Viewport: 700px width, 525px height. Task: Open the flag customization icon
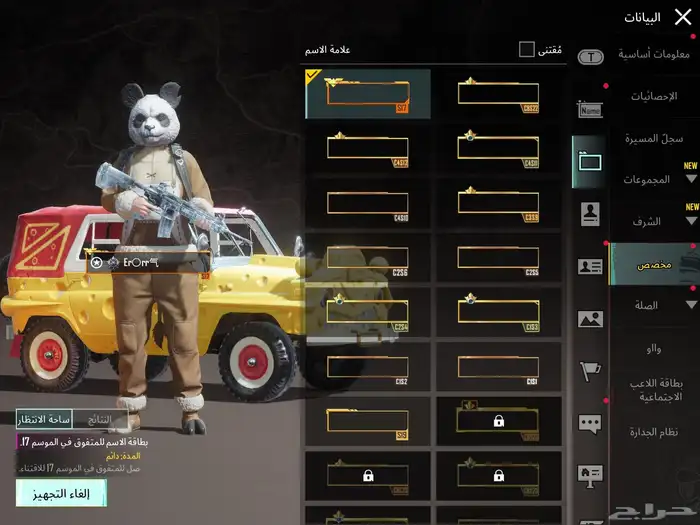point(590,372)
